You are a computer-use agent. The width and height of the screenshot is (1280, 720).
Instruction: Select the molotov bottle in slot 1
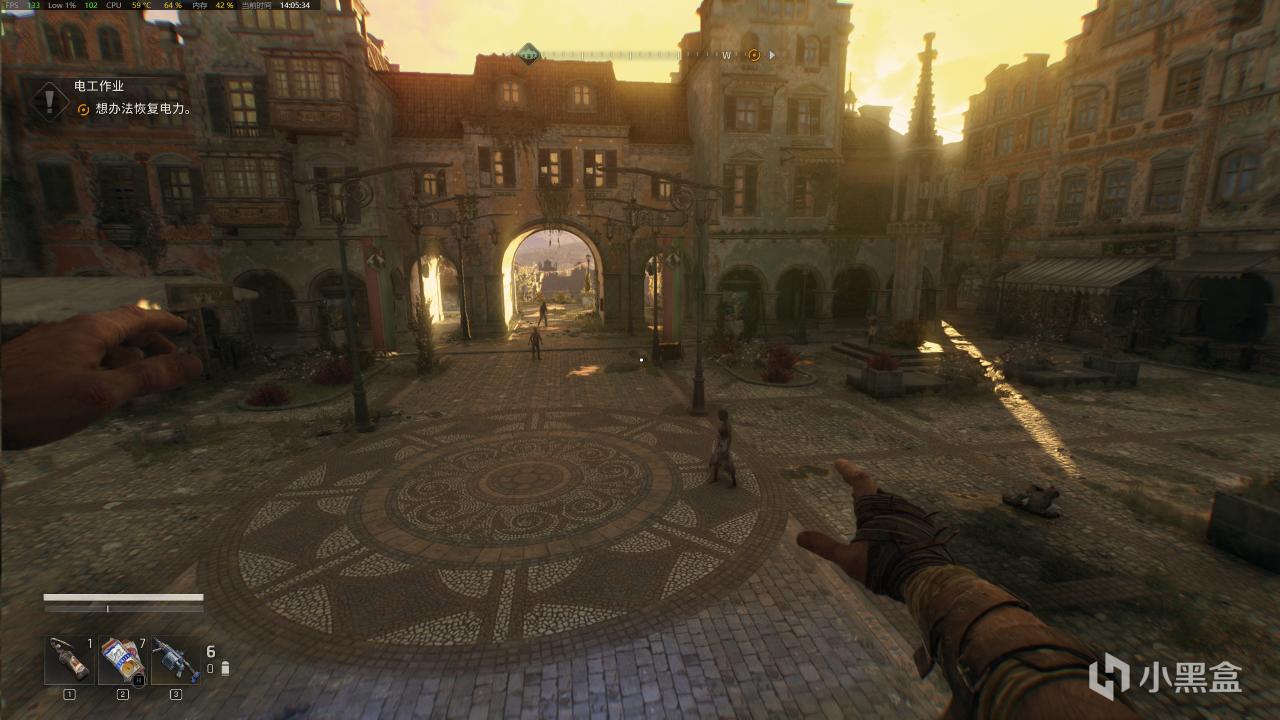coord(70,660)
